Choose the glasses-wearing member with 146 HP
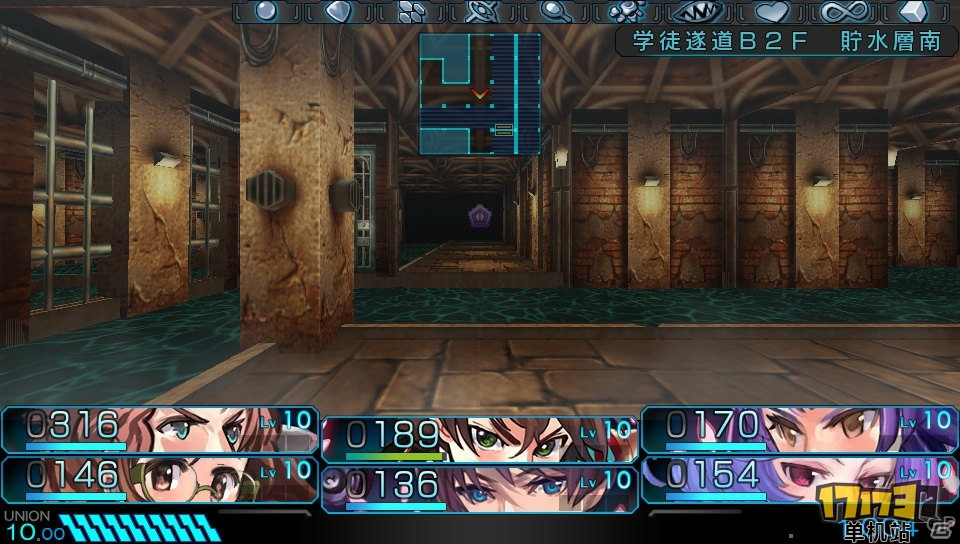Screen dimensions: 960x544 (160, 477)
